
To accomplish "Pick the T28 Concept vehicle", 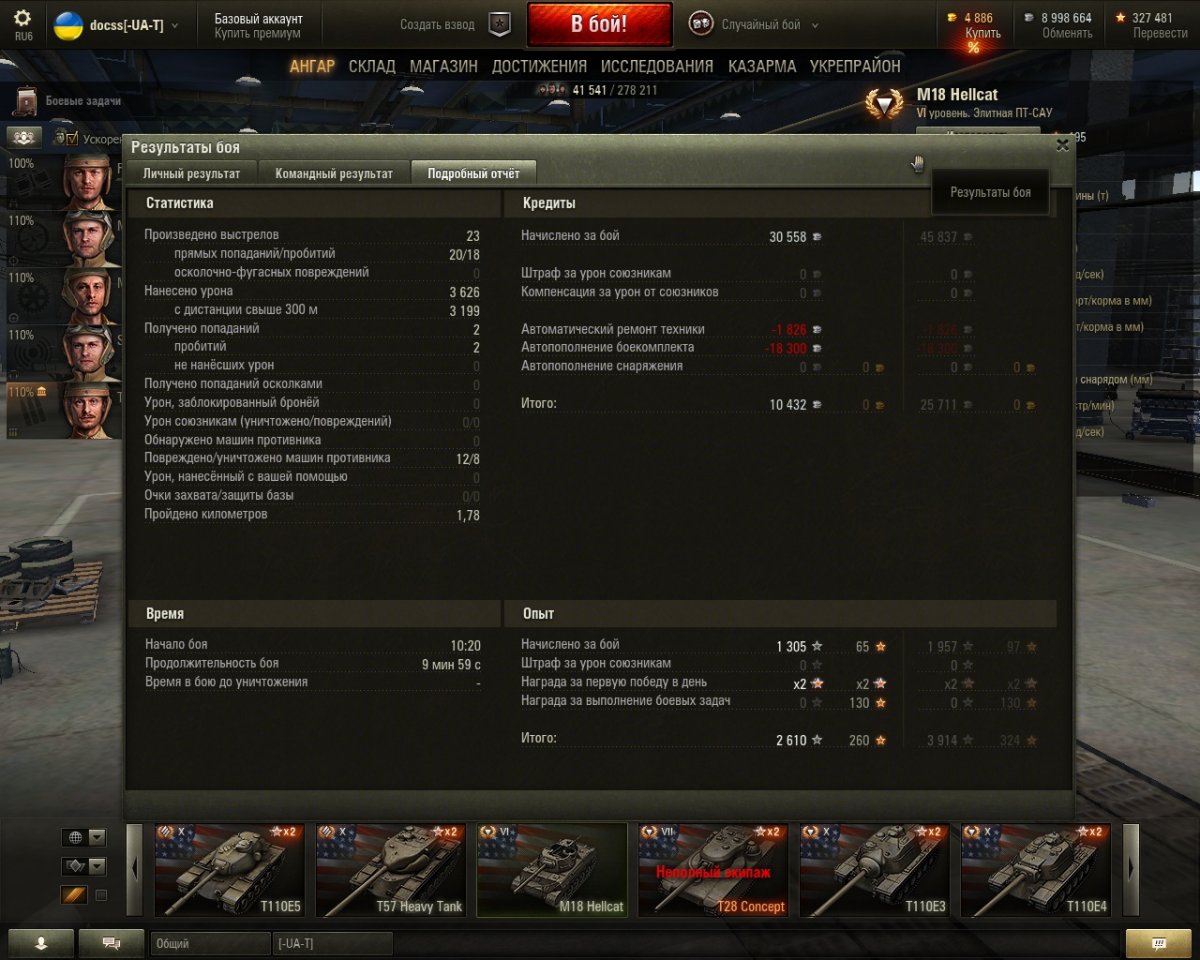I will pyautogui.click(x=712, y=870).
